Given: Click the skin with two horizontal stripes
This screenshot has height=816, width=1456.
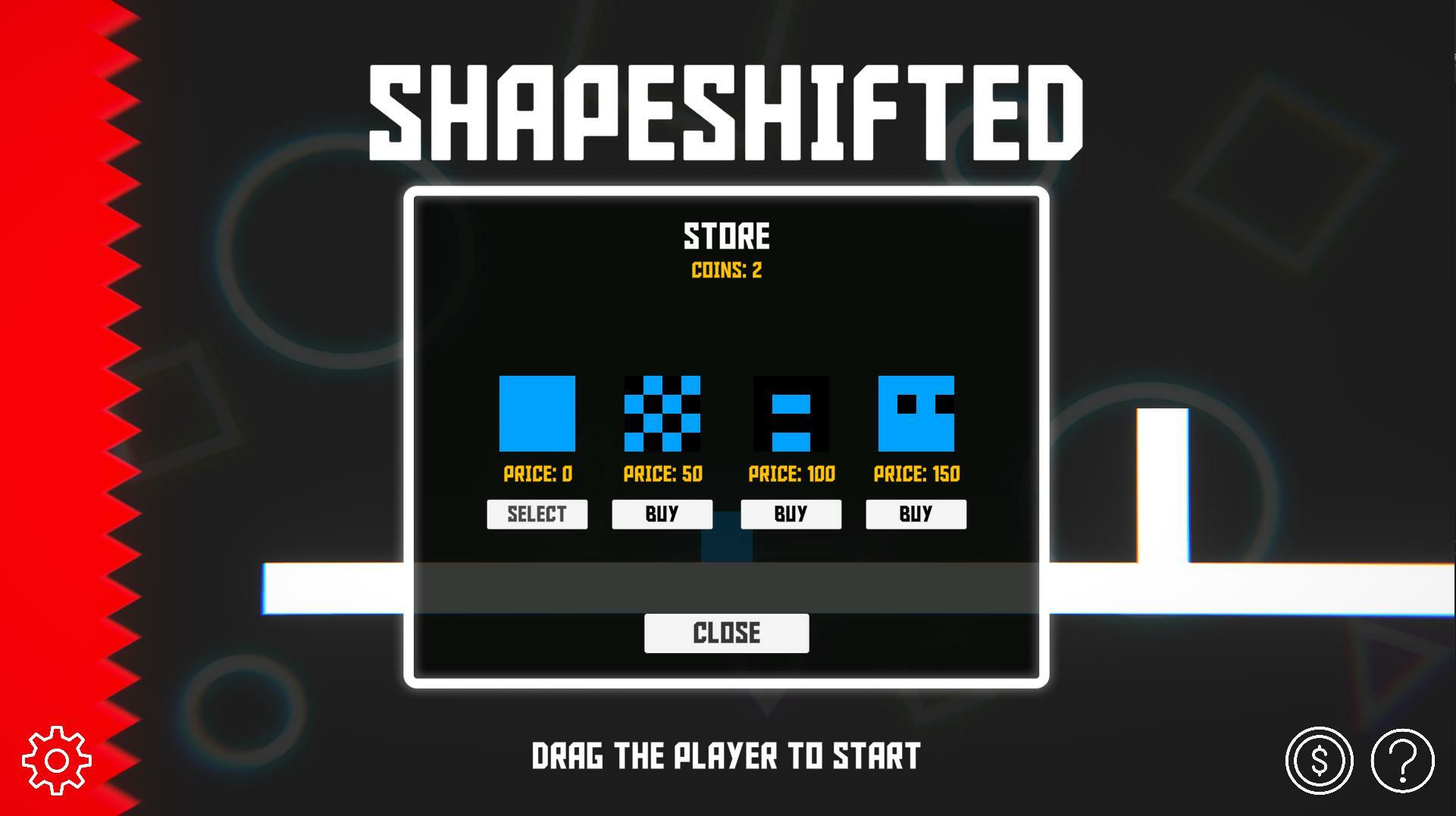Looking at the screenshot, I should (x=791, y=414).
